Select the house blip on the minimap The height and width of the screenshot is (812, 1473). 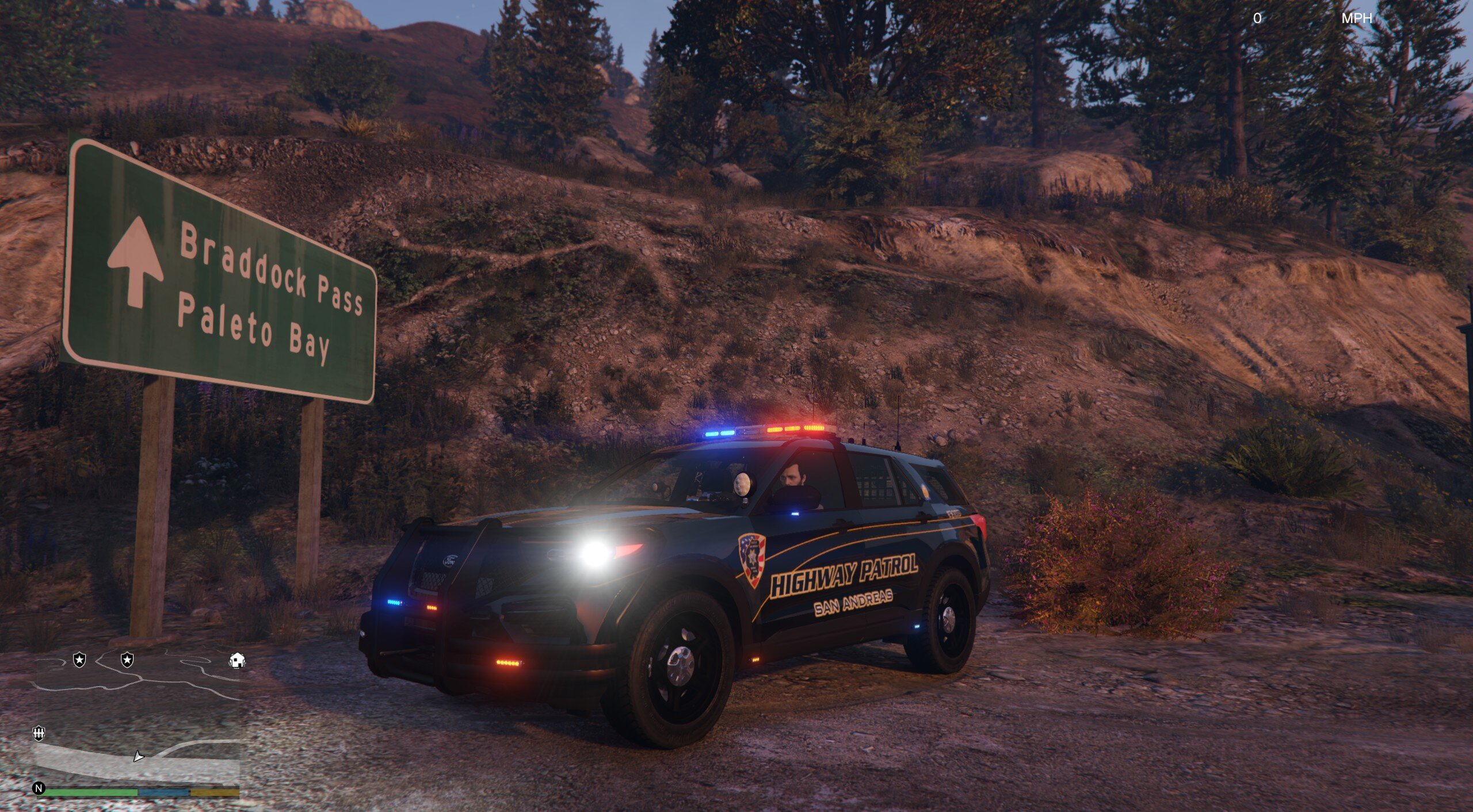237,661
